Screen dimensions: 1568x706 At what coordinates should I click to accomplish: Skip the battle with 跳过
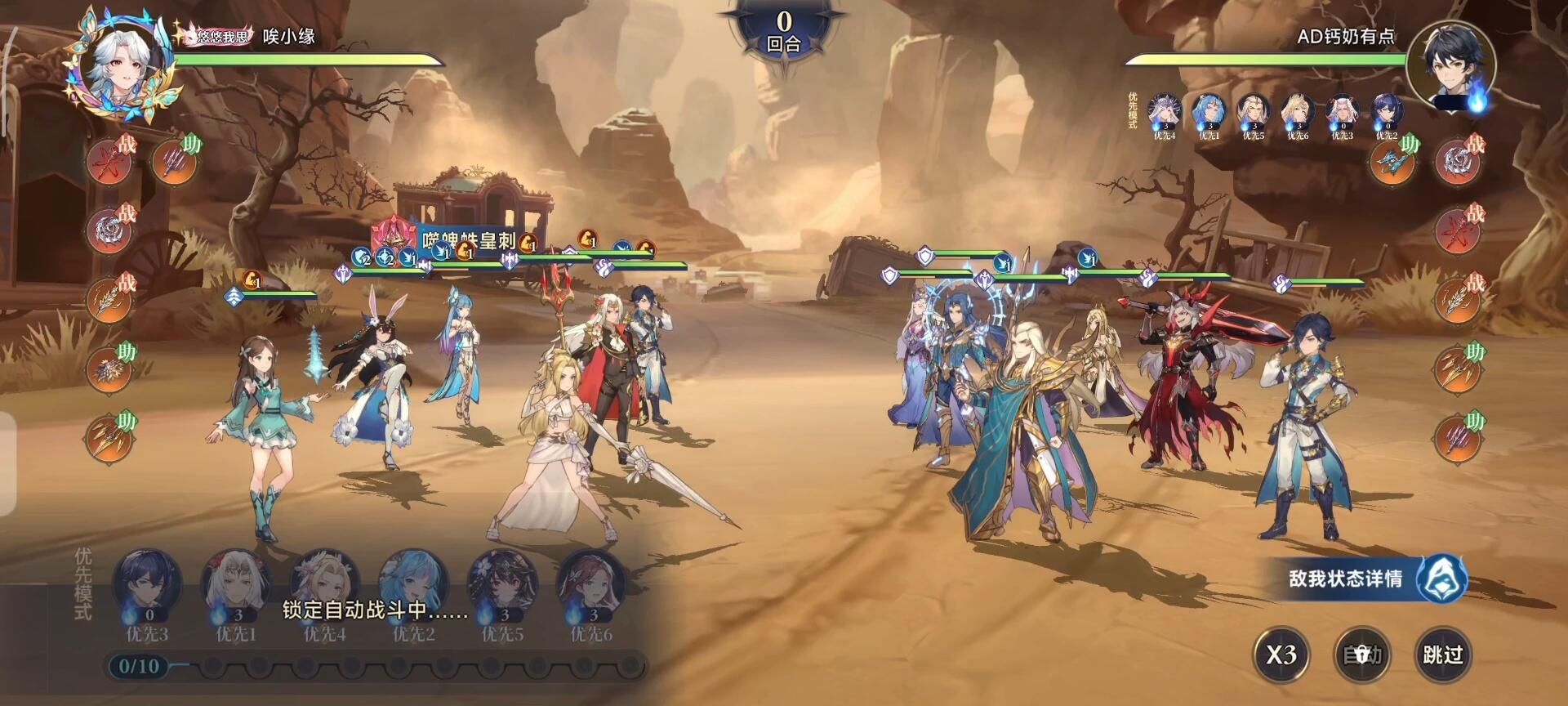[1442, 655]
